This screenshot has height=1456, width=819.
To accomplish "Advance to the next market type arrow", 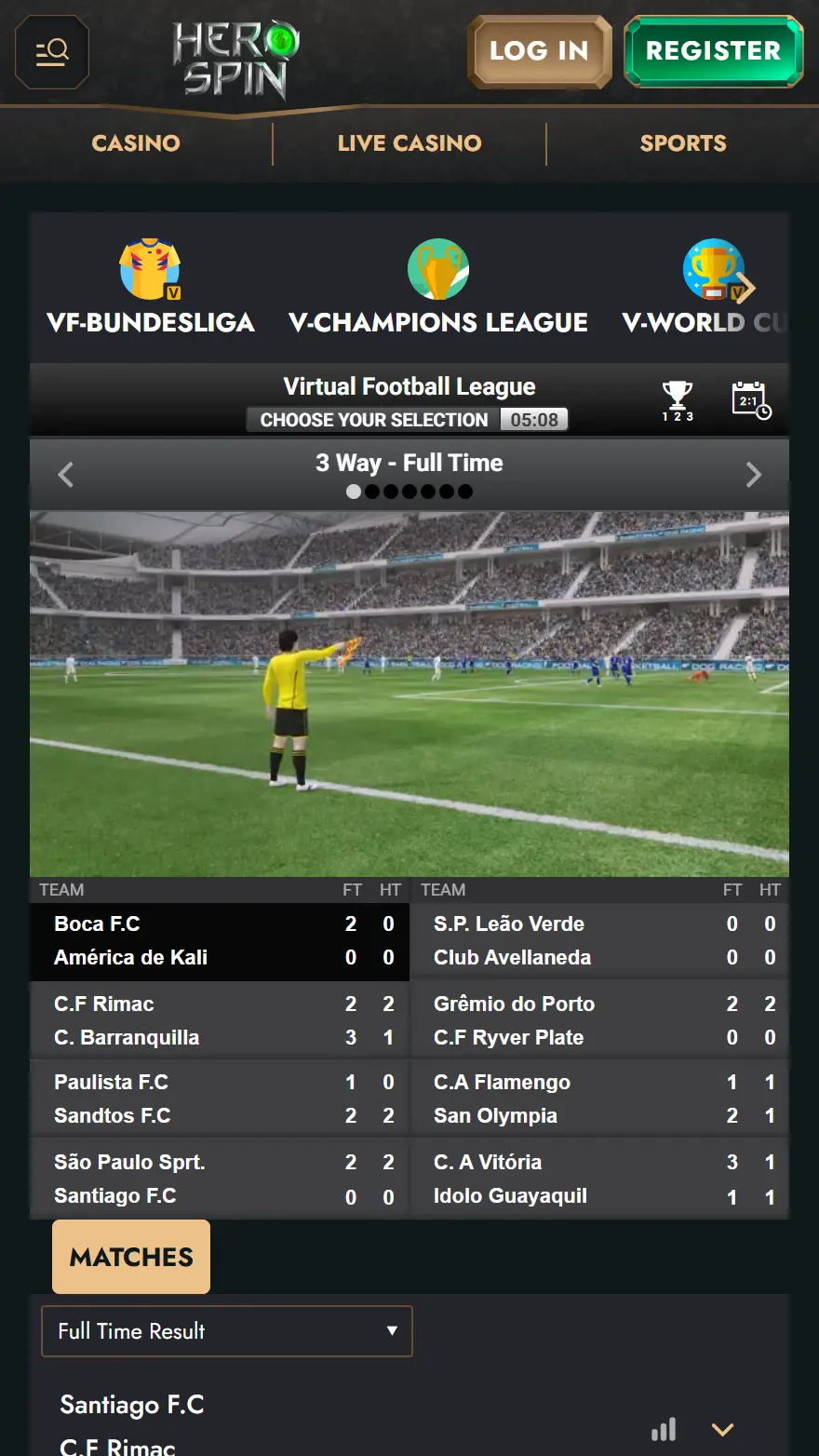I will (754, 475).
